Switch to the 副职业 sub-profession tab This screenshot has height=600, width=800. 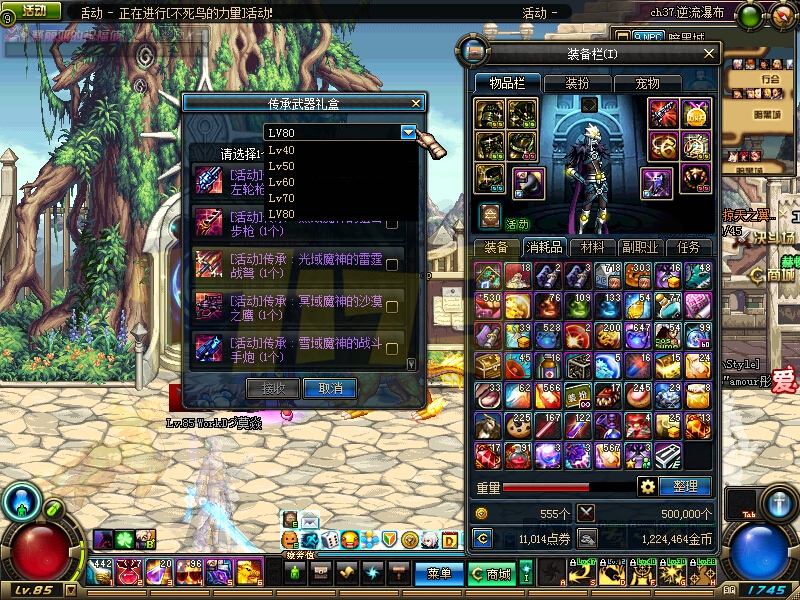pyautogui.click(x=640, y=247)
